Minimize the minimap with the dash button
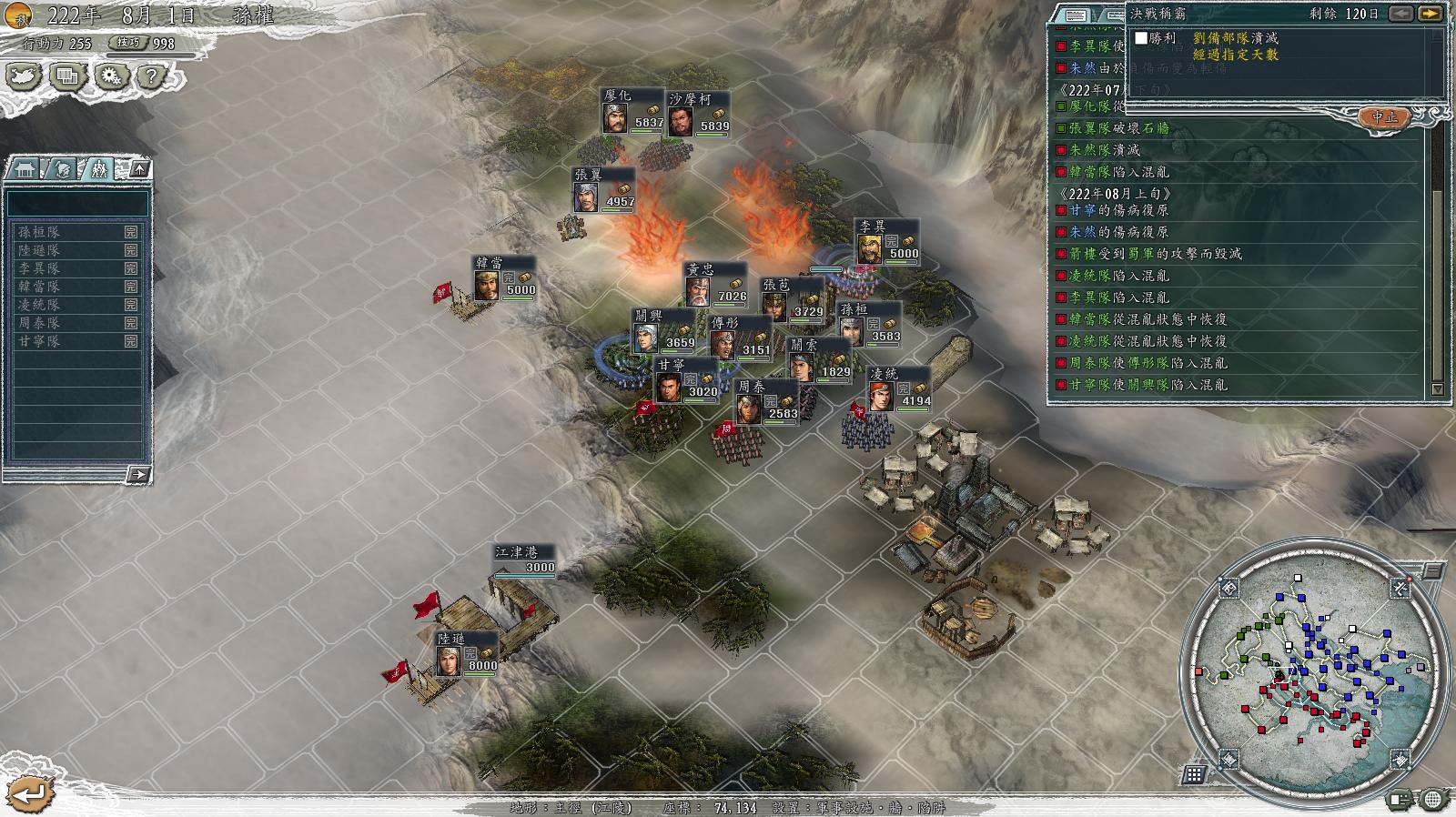 click(1432, 571)
